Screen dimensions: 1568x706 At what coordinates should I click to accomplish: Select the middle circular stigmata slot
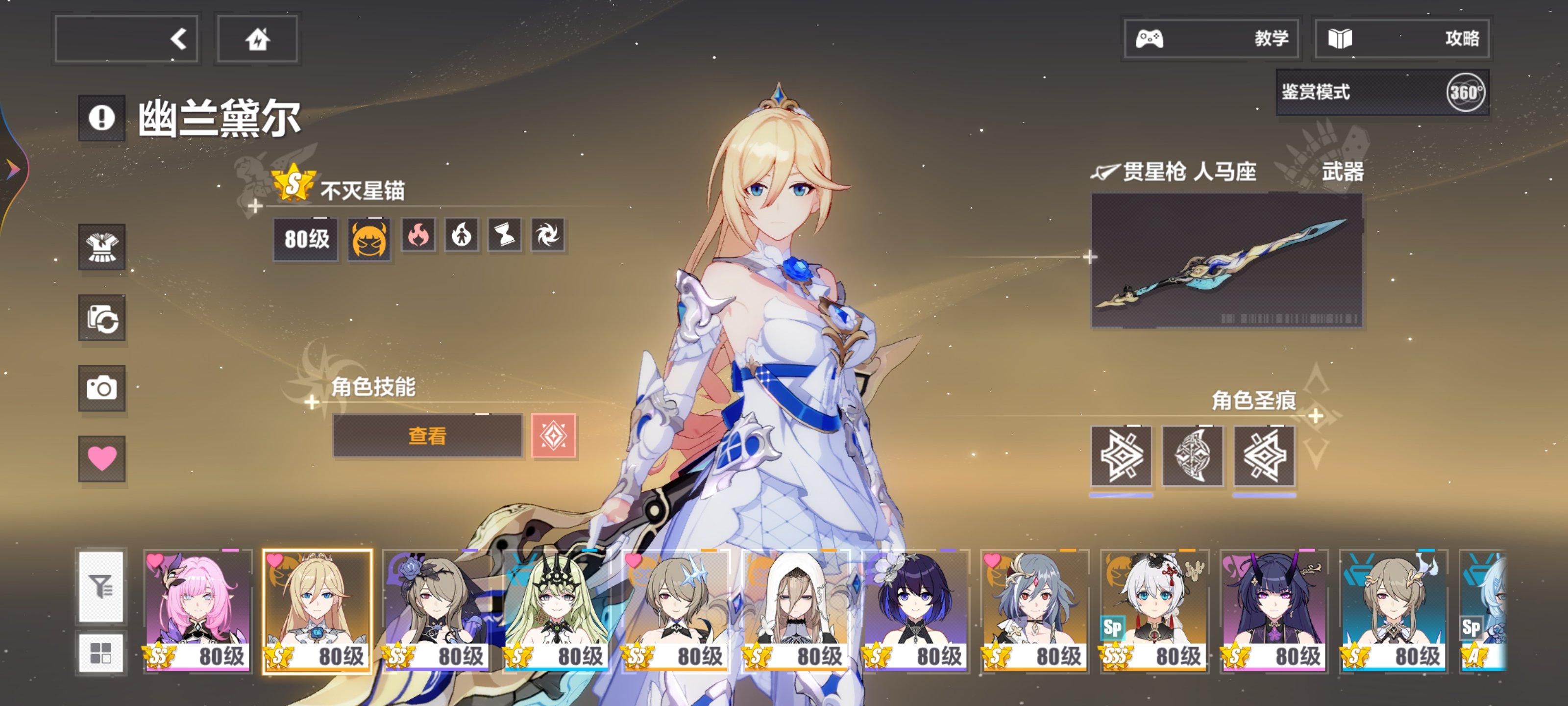pyautogui.click(x=1193, y=456)
